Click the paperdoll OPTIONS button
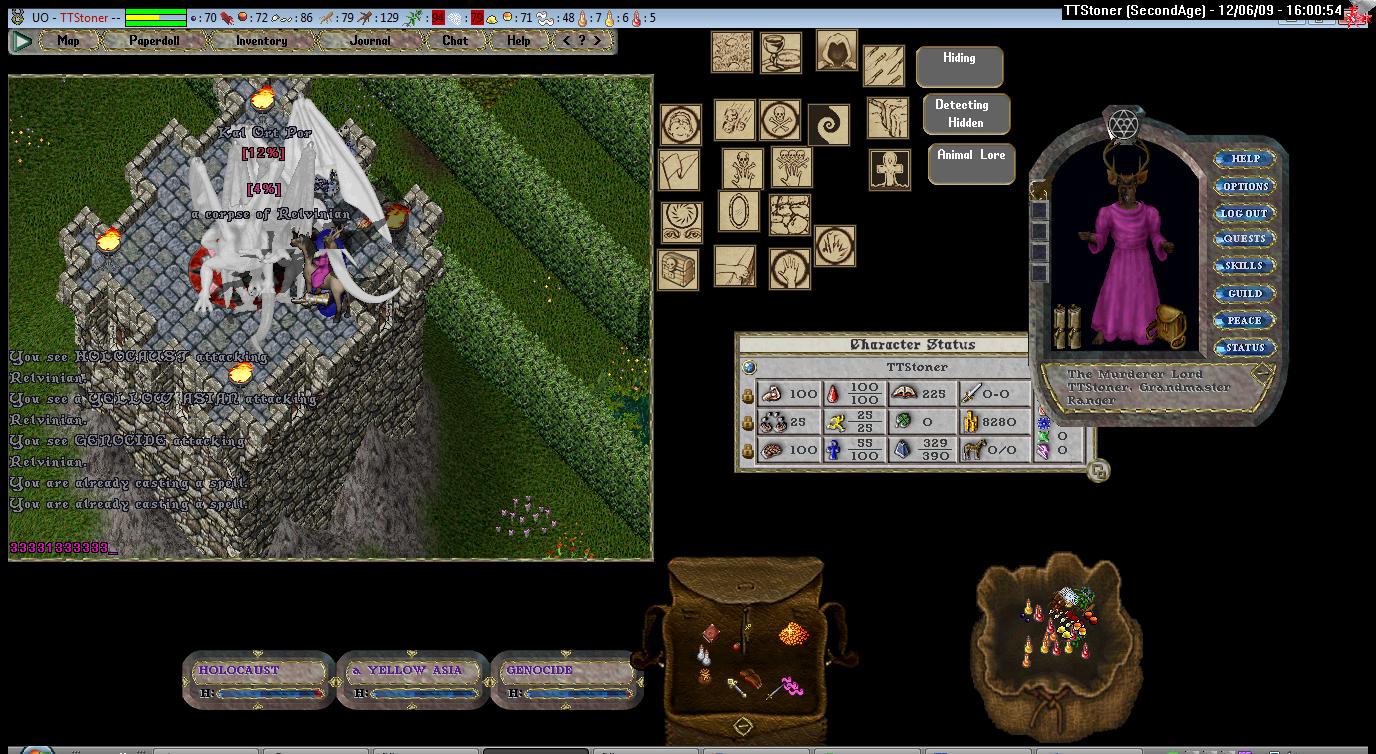This screenshot has width=1376, height=754. [1244, 186]
